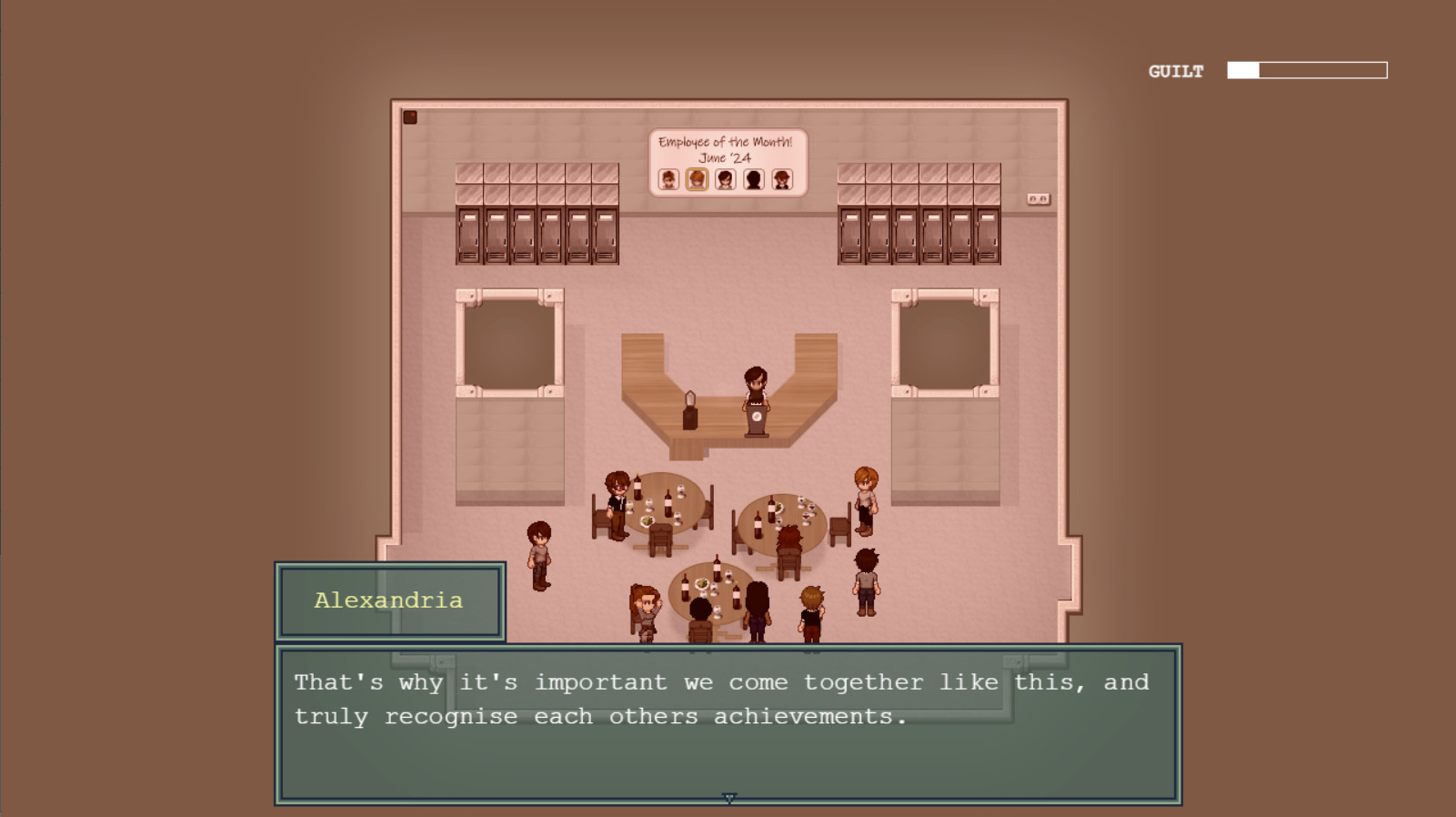Click the leftmost portrait on the Employee board
The width and height of the screenshot is (1456, 817).
coord(669,179)
